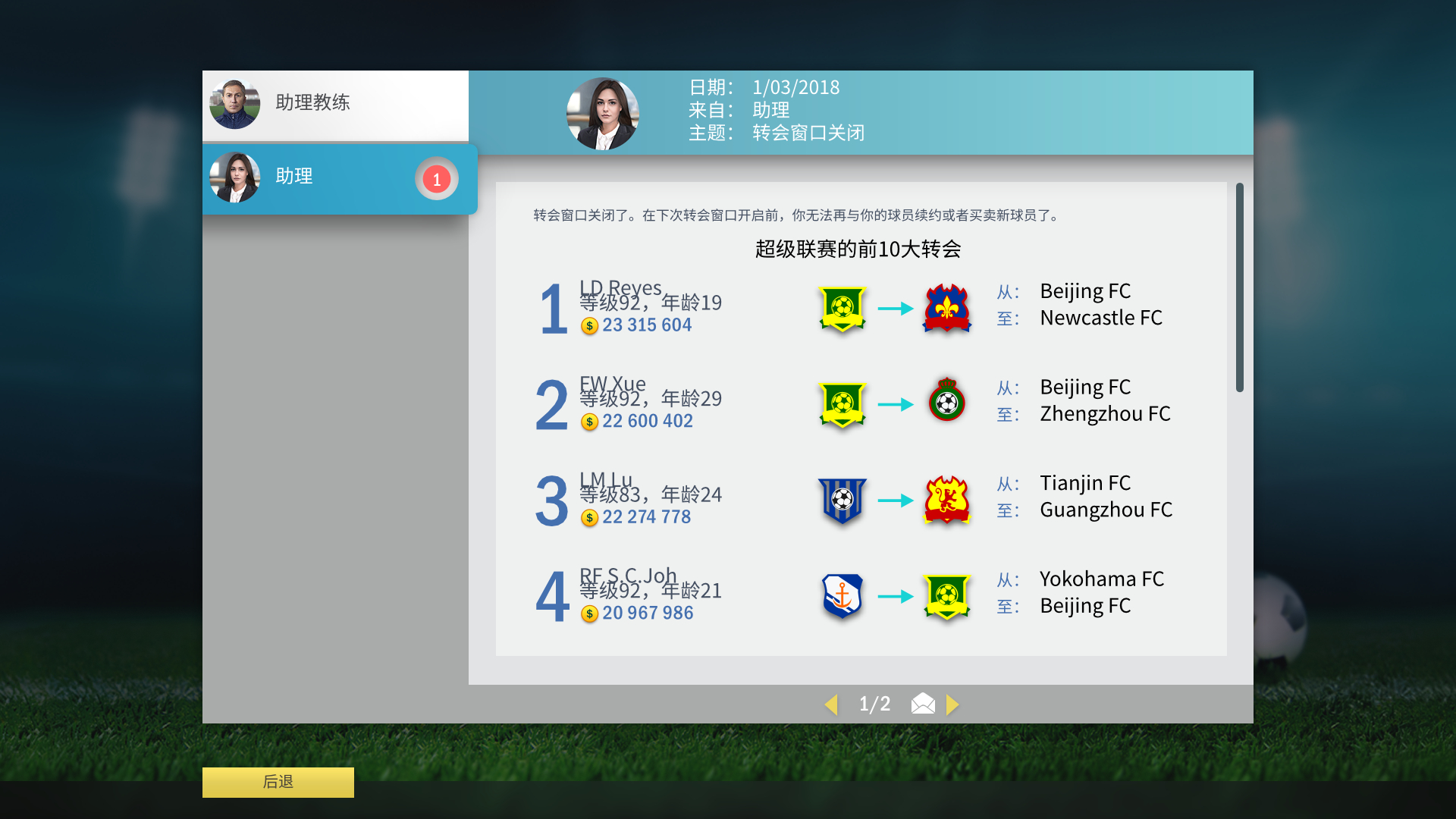Select the Tianjin FC blue lion badge
This screenshot has width=1456, height=819.
point(842,500)
